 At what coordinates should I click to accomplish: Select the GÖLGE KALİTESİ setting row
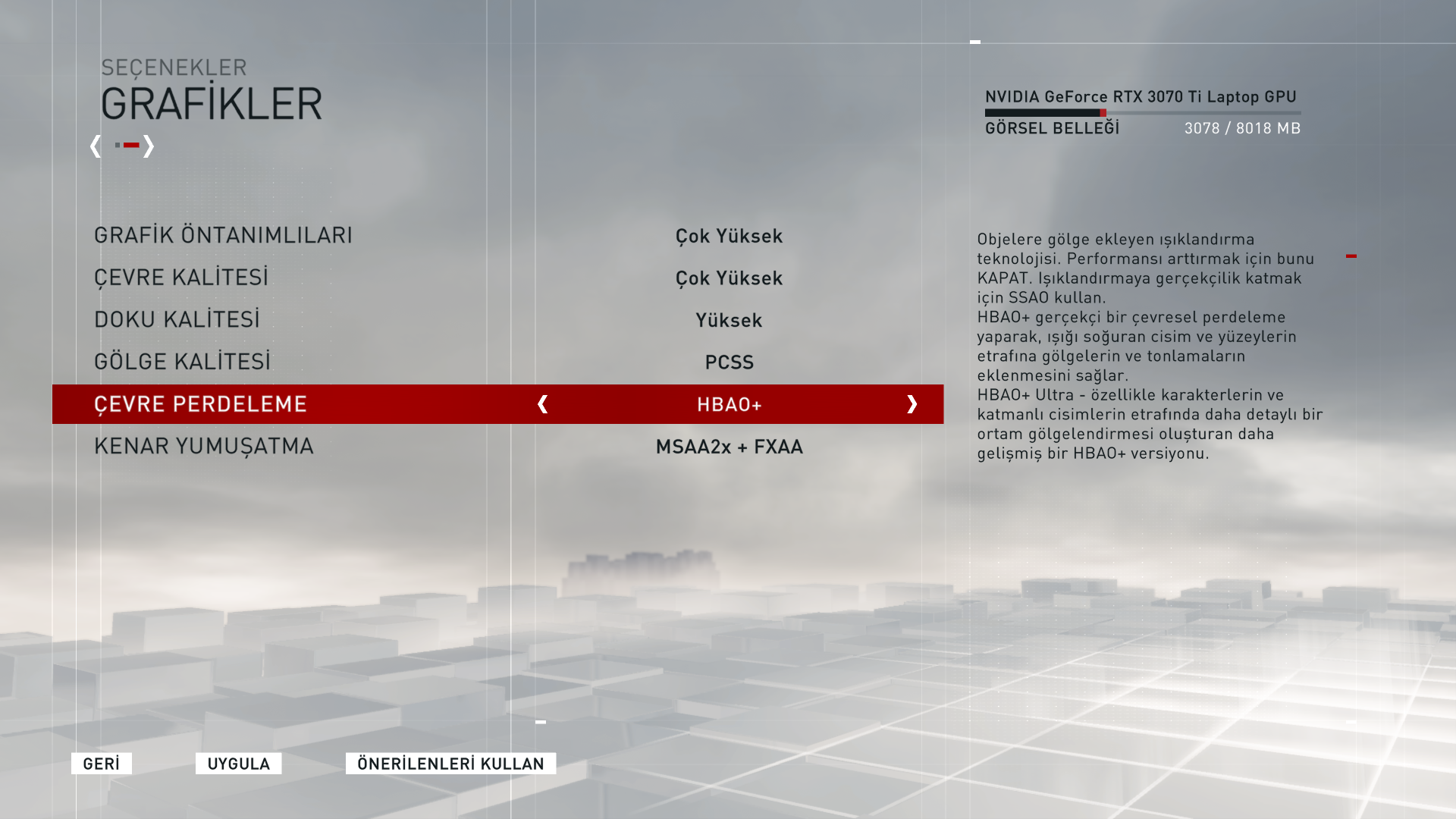tap(183, 361)
